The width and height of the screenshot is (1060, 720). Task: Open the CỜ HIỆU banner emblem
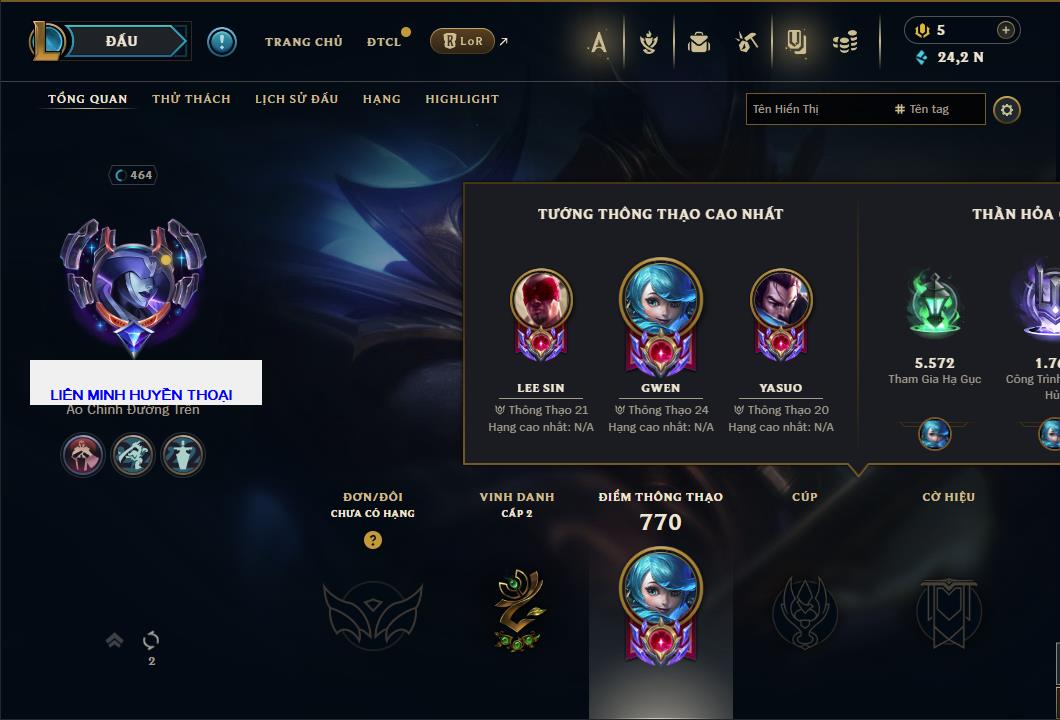[x=948, y=611]
